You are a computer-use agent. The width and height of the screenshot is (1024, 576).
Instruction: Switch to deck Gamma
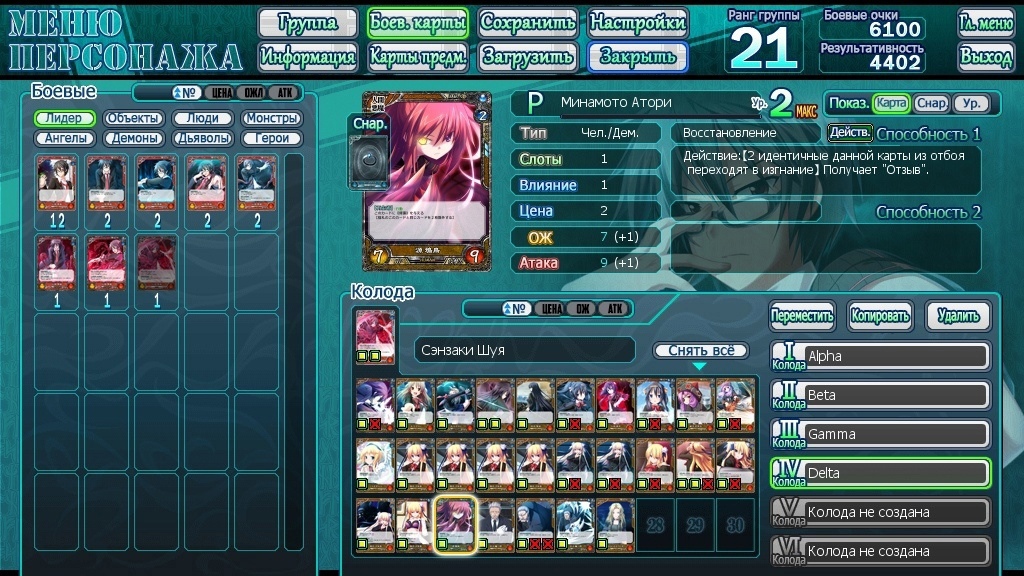pyautogui.click(x=896, y=434)
